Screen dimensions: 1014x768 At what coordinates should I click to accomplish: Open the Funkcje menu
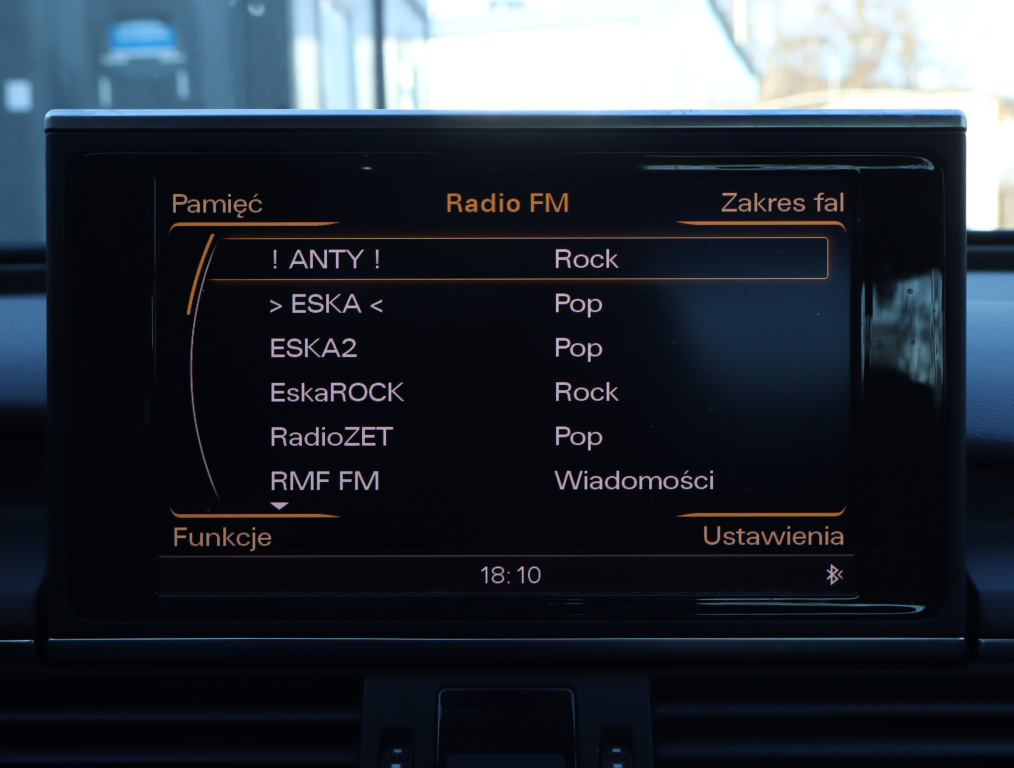point(222,537)
